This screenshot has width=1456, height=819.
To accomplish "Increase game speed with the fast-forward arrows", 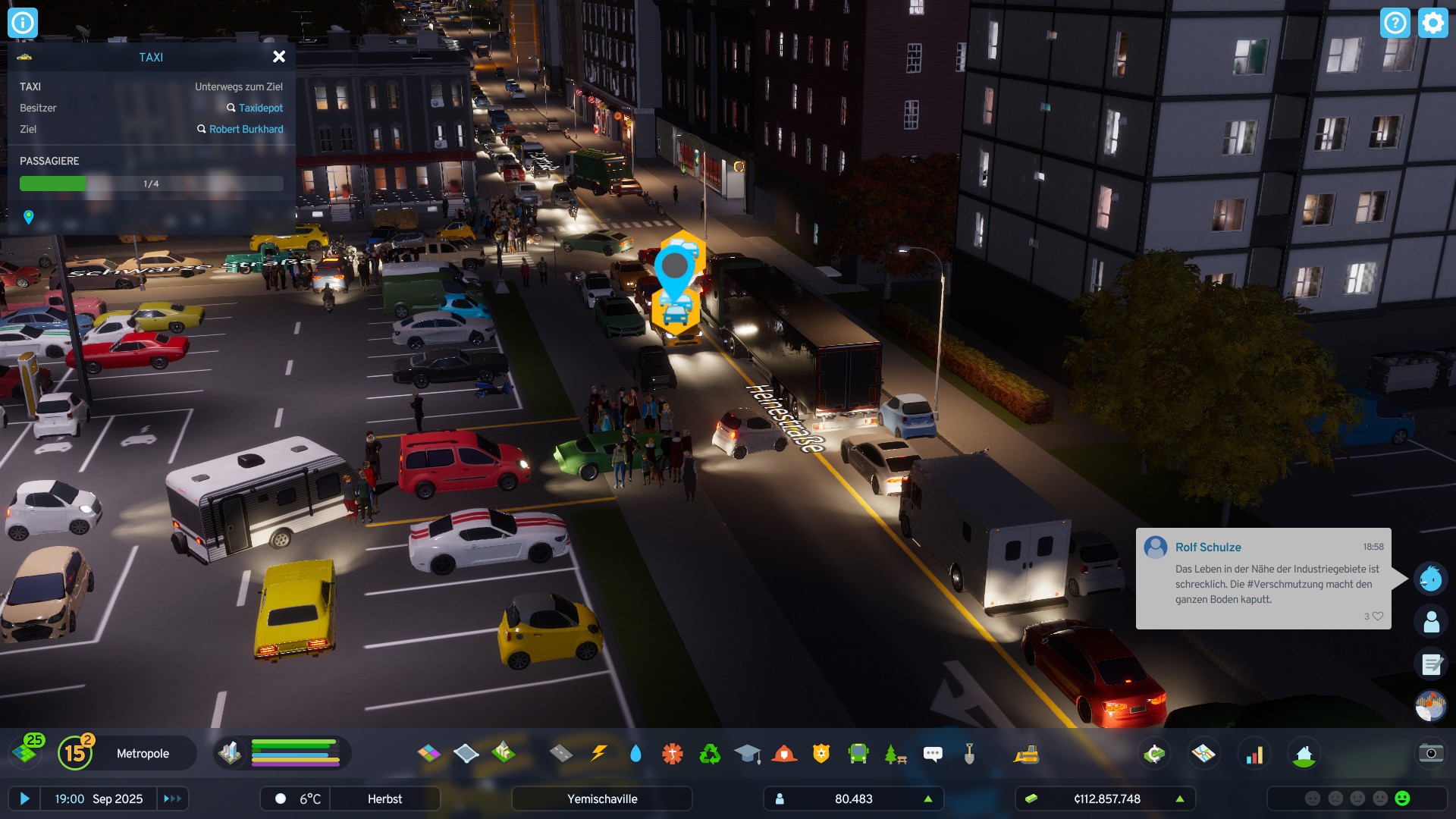I will pyautogui.click(x=172, y=799).
